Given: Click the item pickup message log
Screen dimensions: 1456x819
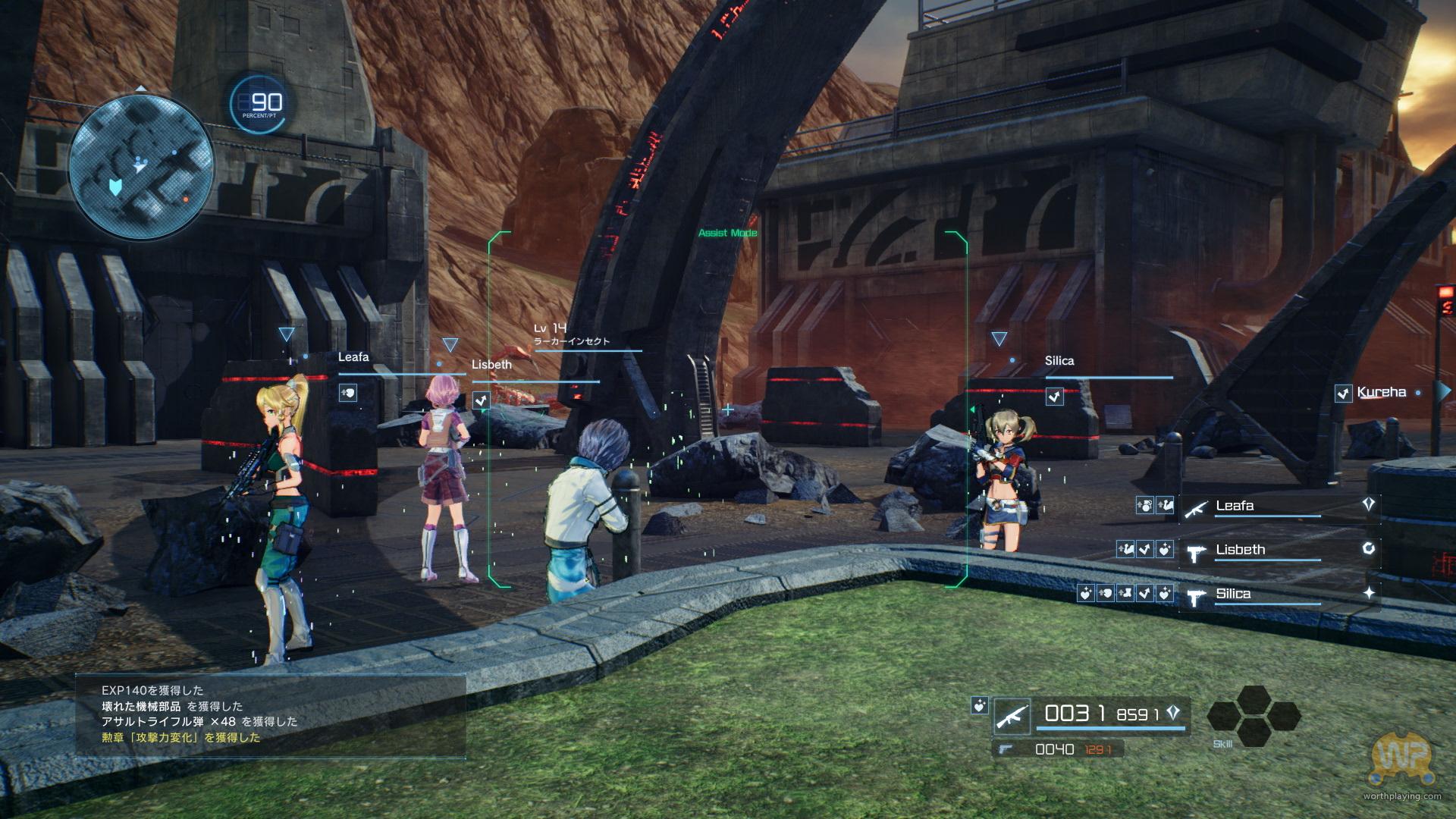Looking at the screenshot, I should pyautogui.click(x=270, y=715).
